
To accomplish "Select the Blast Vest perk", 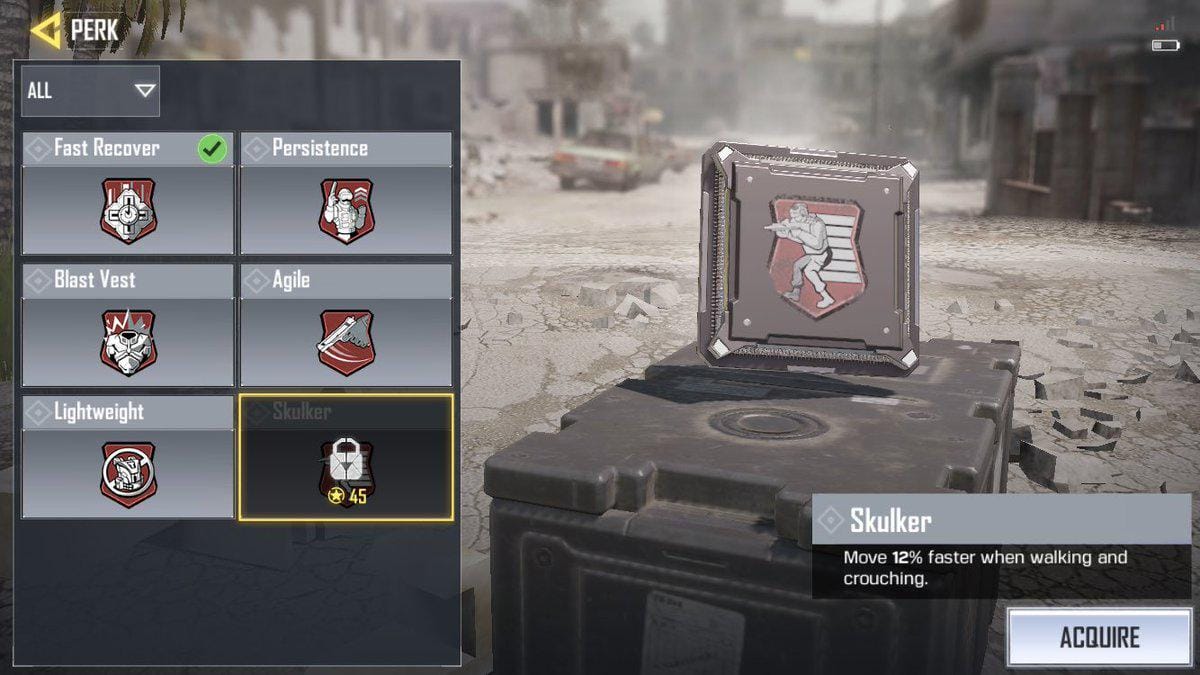I will [x=128, y=326].
